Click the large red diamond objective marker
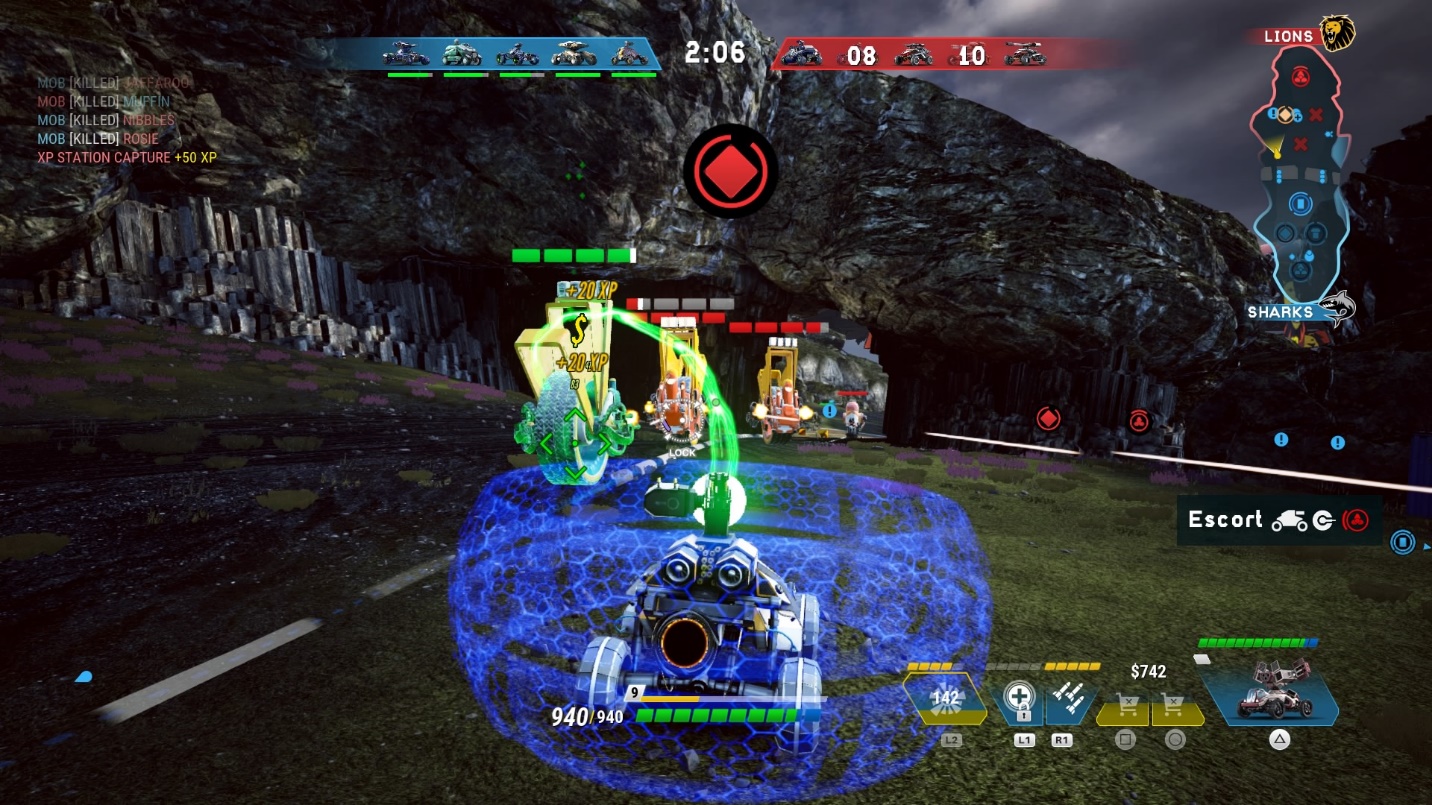This screenshot has height=805, width=1432. tap(731, 171)
